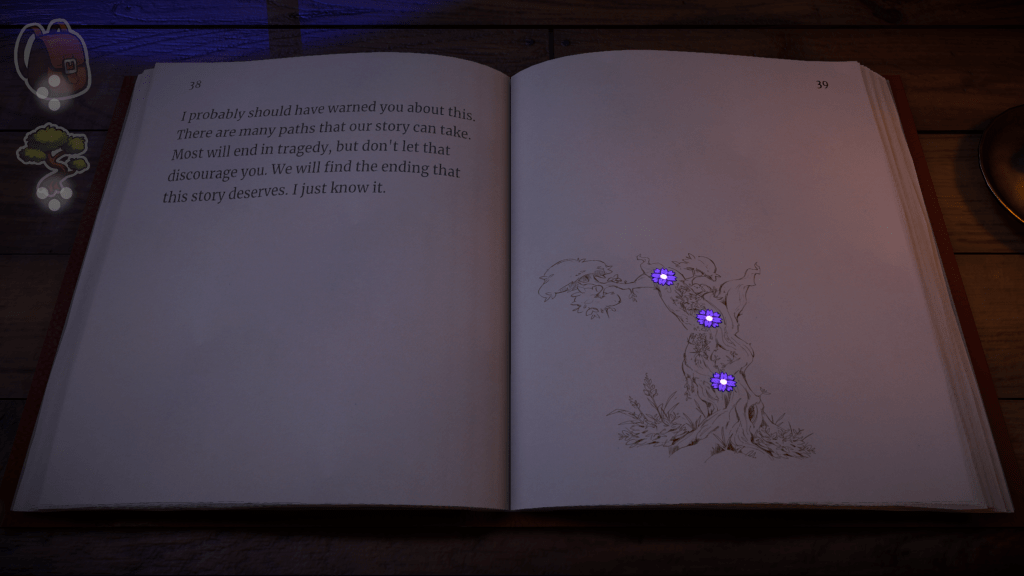The height and width of the screenshot is (576, 1024).
Task: Open the bonsai tree story paths icon
Action: click(x=53, y=151)
